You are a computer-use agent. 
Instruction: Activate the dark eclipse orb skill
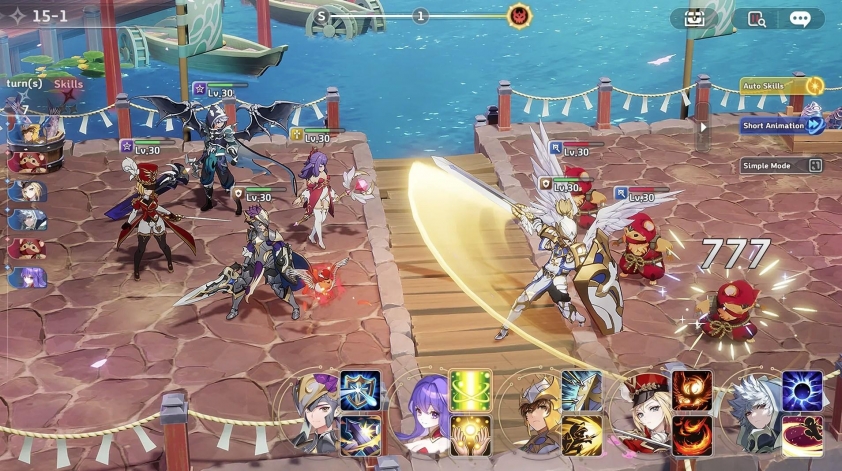click(x=802, y=391)
